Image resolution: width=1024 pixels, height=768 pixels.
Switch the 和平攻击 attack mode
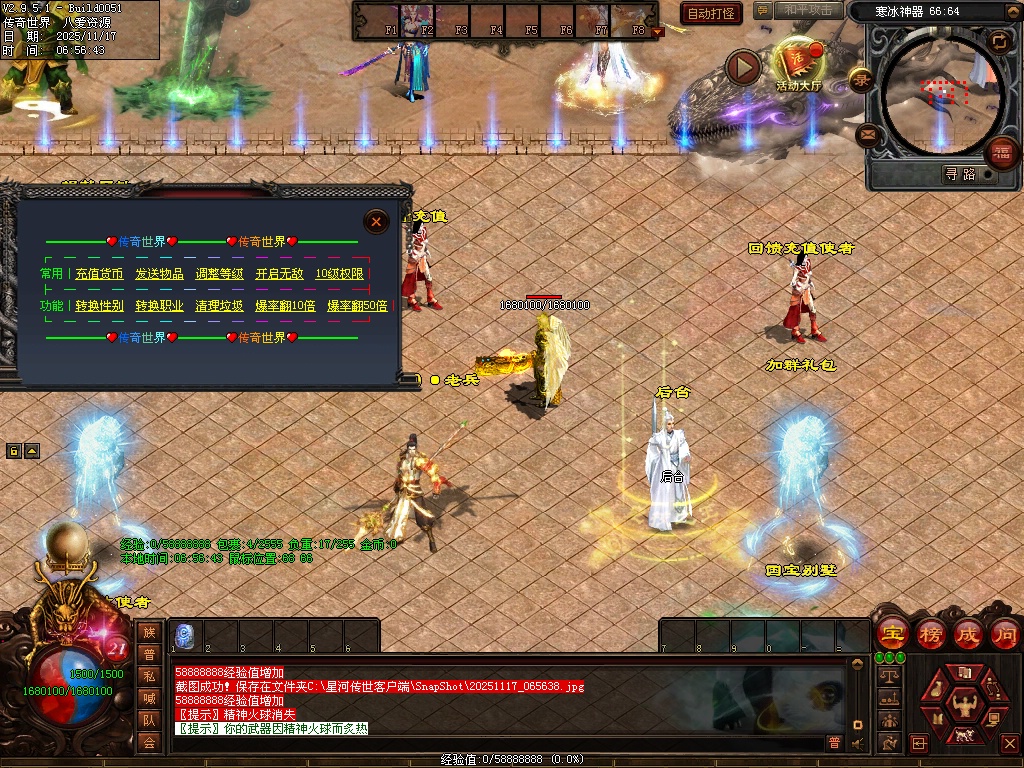point(807,11)
